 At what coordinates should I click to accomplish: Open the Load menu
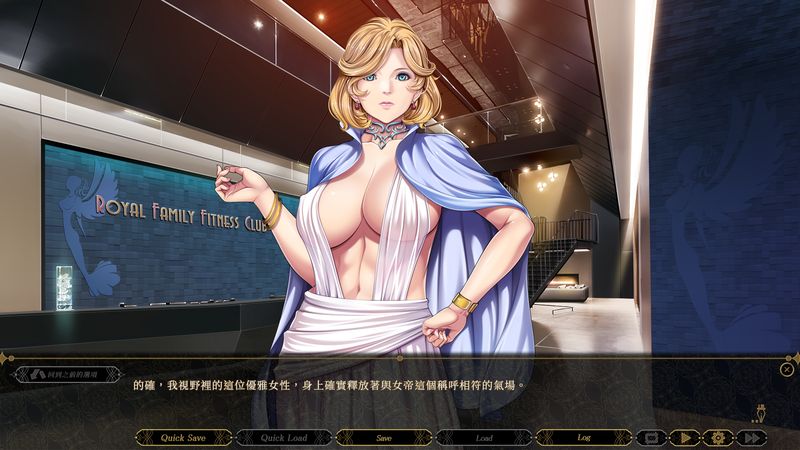[483, 437]
